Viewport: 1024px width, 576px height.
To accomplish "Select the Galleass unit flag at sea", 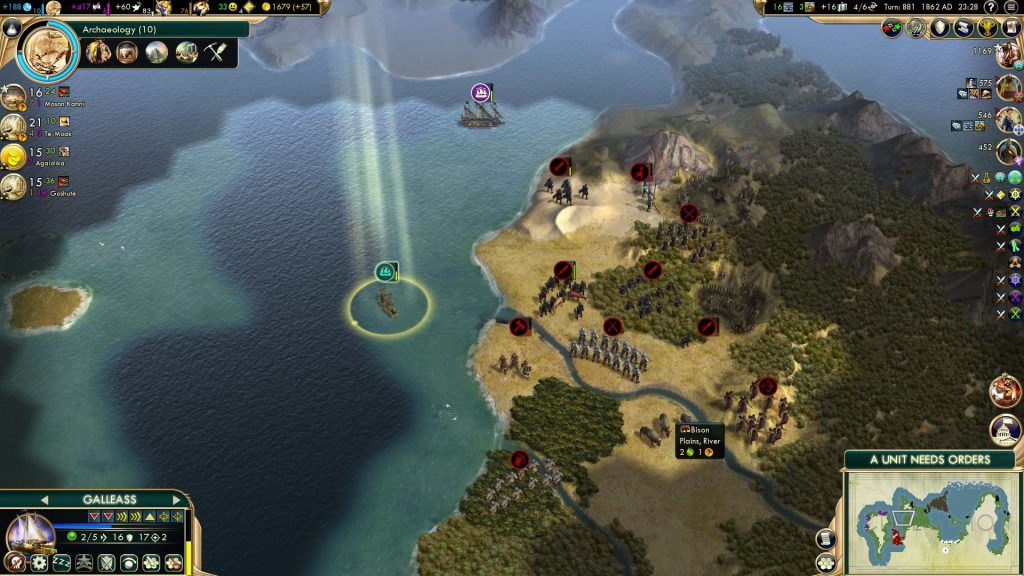I will pos(386,271).
